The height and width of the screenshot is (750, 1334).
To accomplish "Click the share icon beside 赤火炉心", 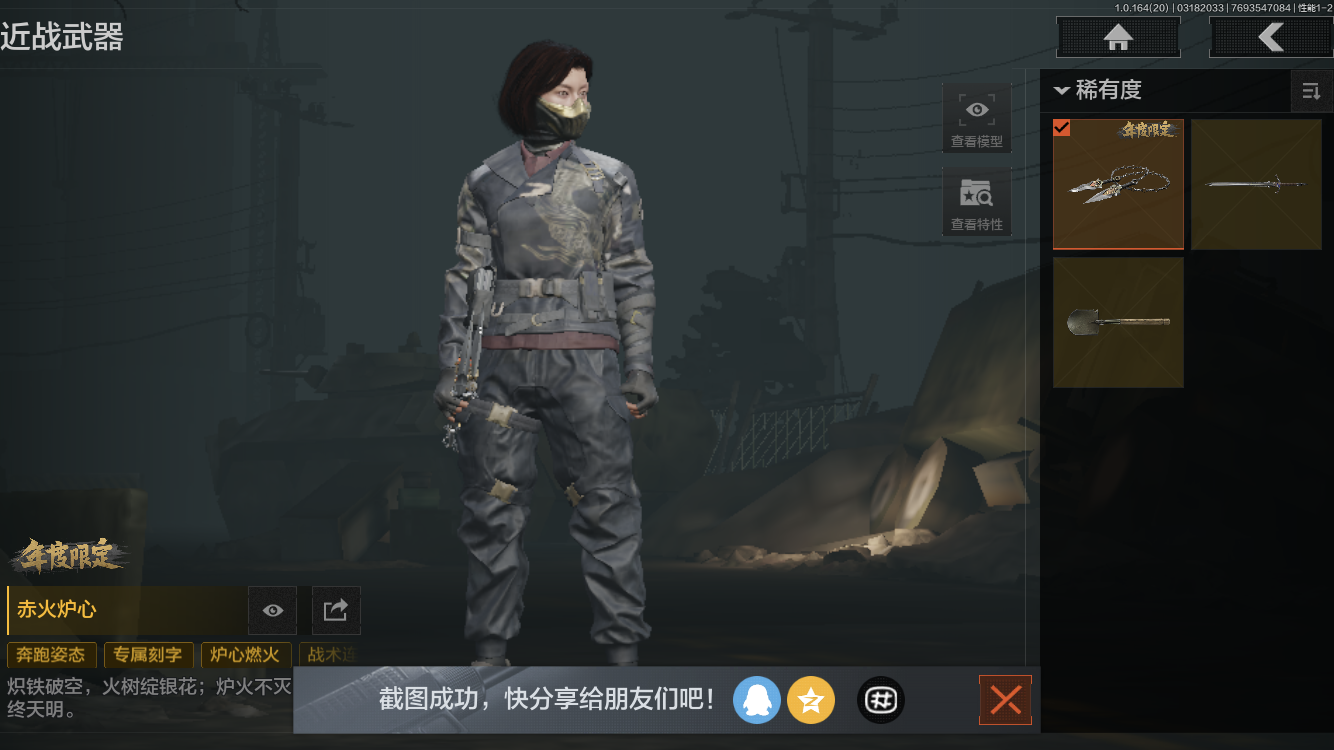I will point(335,610).
